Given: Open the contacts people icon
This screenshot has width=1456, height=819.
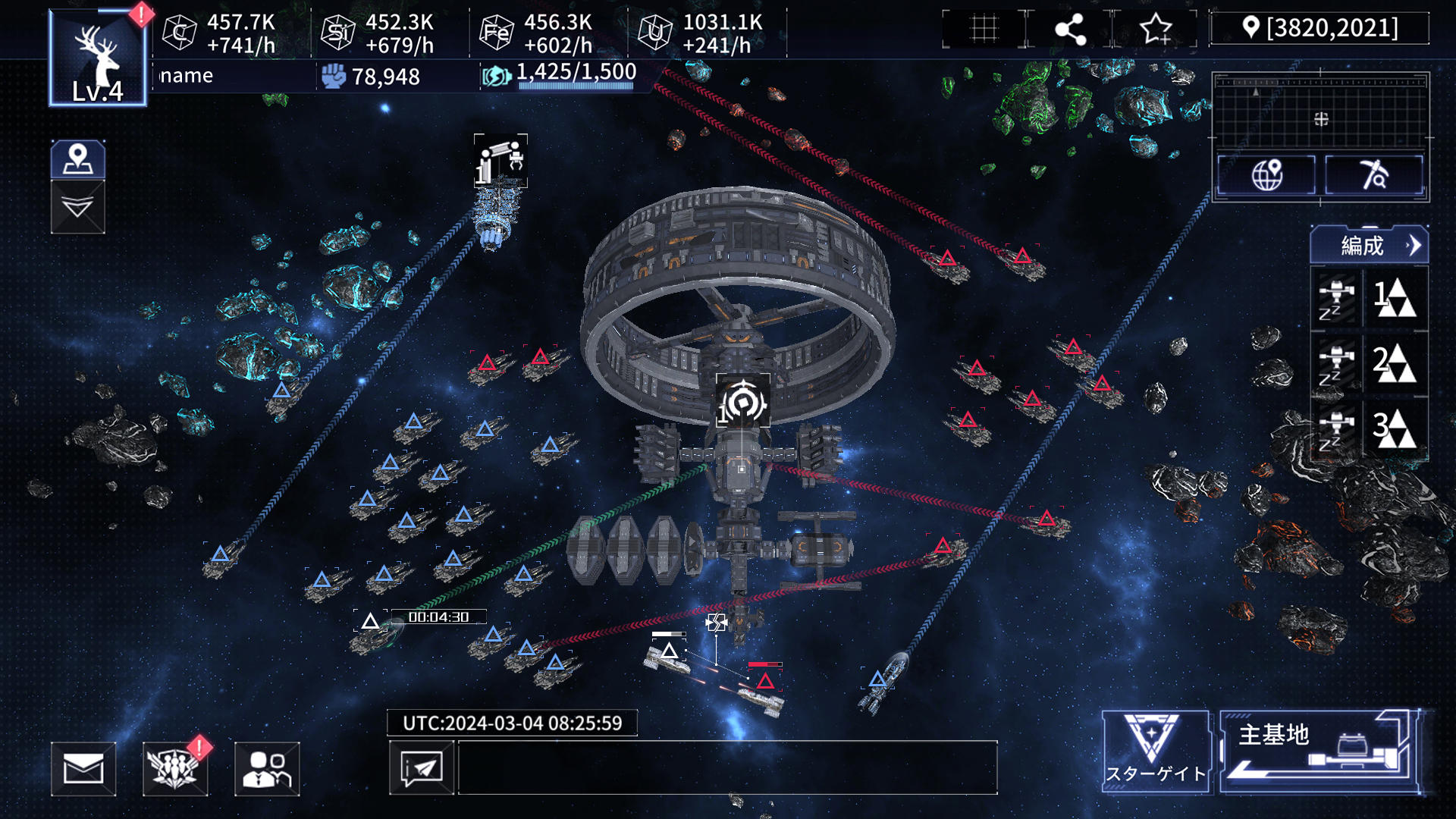Looking at the screenshot, I should 267,769.
